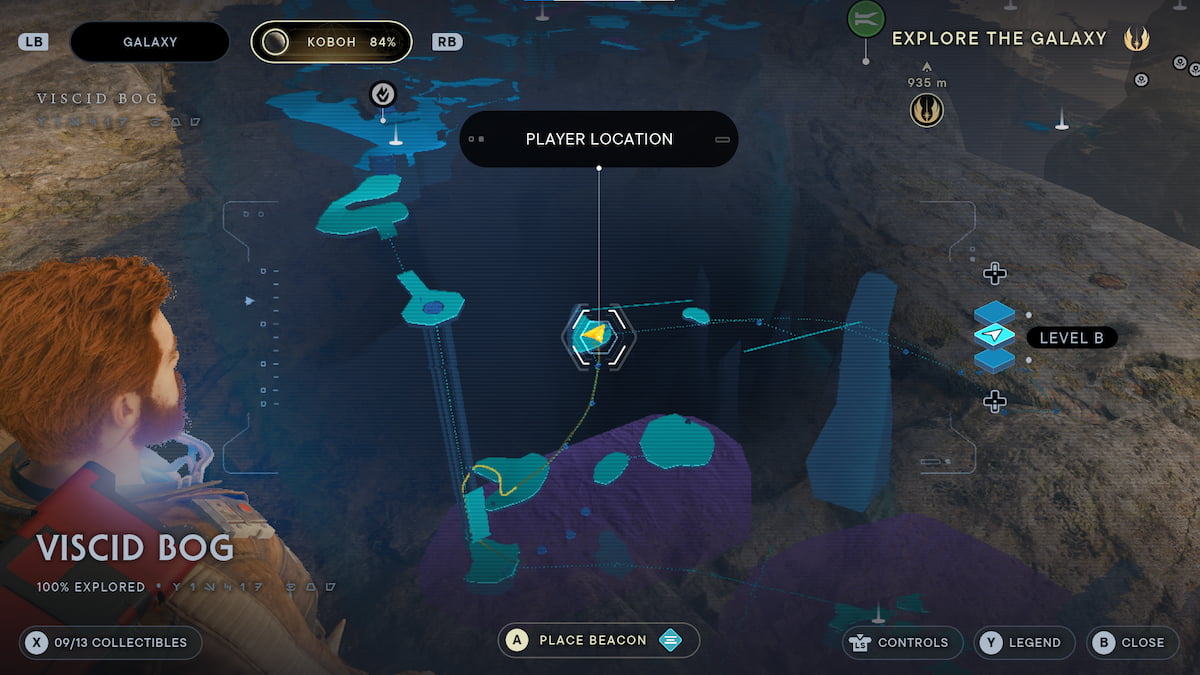Go down one map level

coord(994,401)
